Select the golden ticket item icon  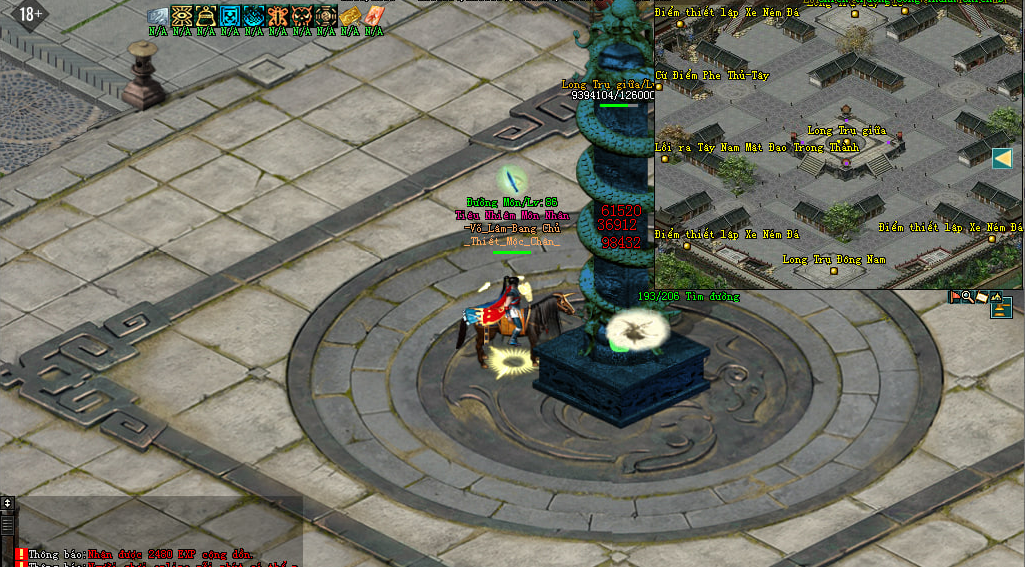[350, 15]
